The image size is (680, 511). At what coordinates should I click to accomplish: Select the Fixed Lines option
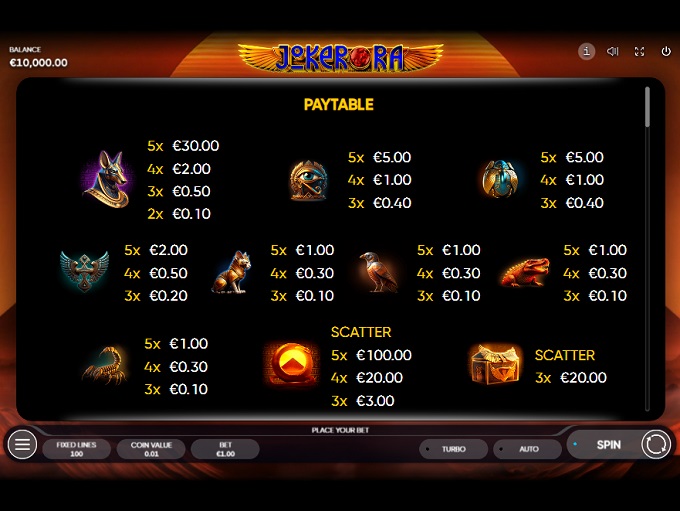coord(77,449)
